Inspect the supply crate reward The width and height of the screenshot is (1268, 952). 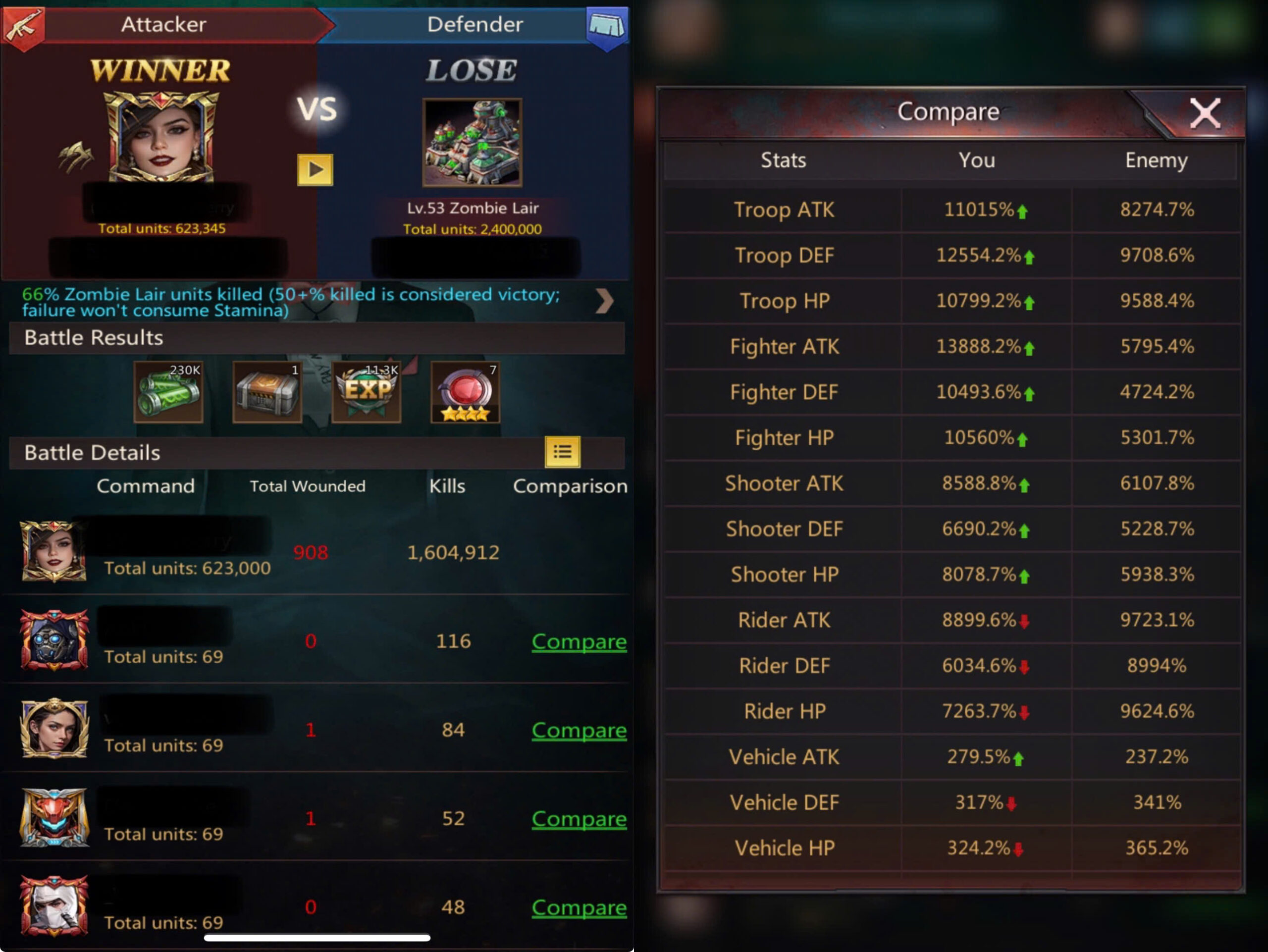pyautogui.click(x=267, y=393)
